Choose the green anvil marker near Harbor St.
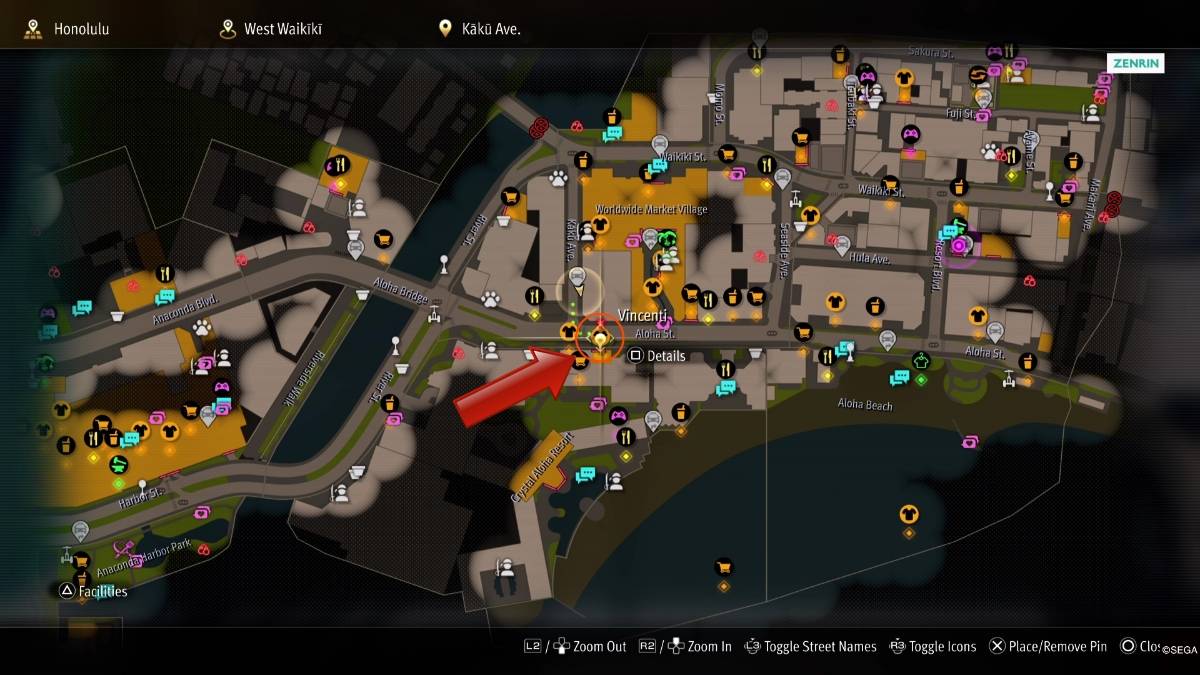This screenshot has height=675, width=1200. (119, 464)
